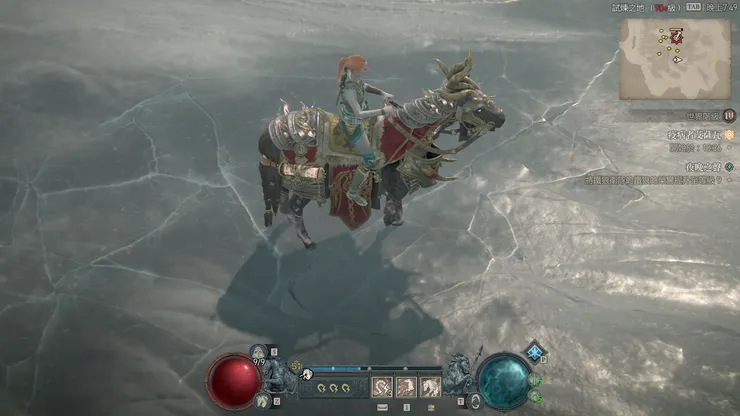Viewport: 740px width, 416px height.
Task: Activate the mount spur dash skill
Action: [382, 387]
